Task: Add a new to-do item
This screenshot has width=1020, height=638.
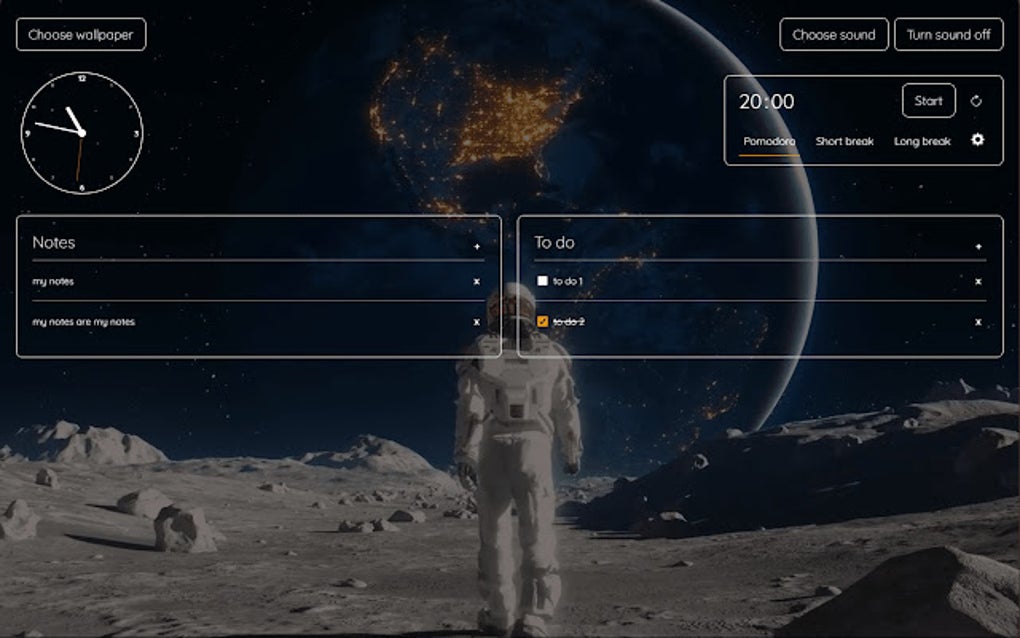Action: tap(978, 246)
